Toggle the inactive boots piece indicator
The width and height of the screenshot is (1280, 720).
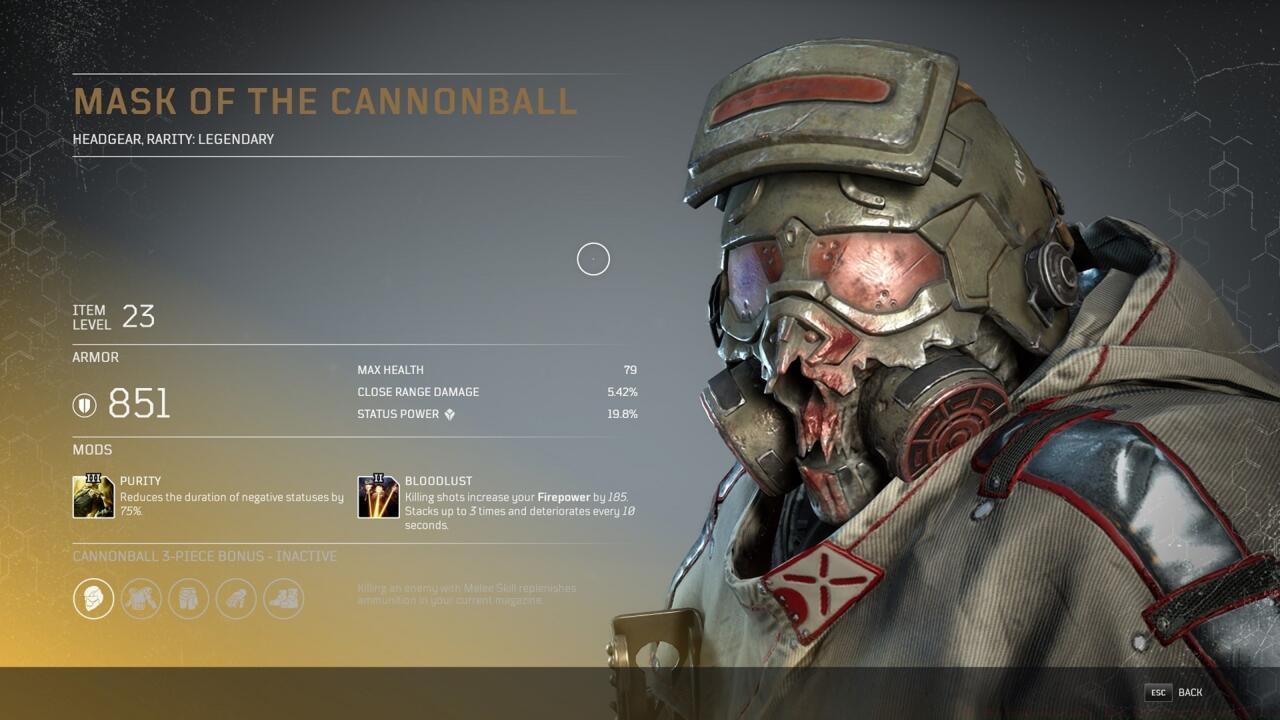[x=283, y=600]
